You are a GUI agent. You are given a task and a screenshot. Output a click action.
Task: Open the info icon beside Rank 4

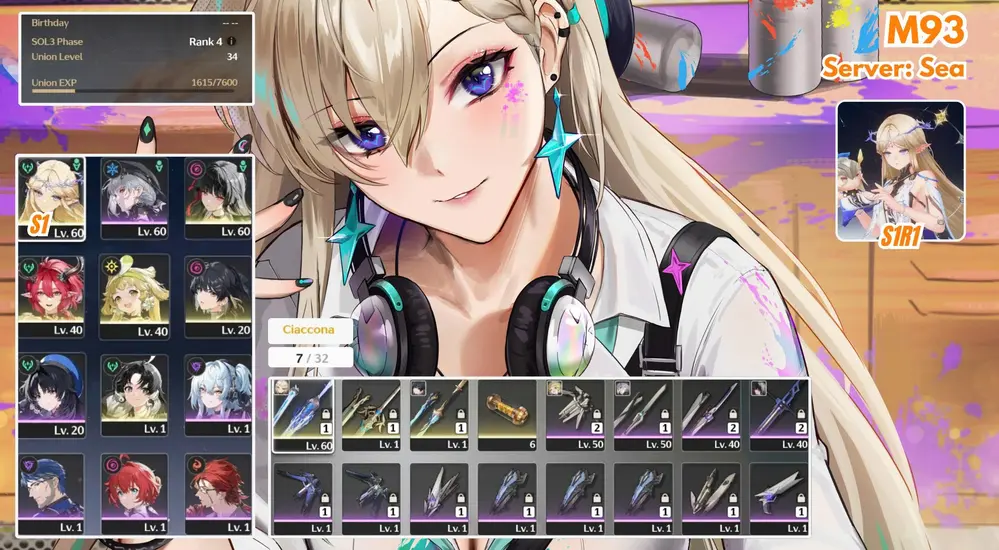point(232,41)
